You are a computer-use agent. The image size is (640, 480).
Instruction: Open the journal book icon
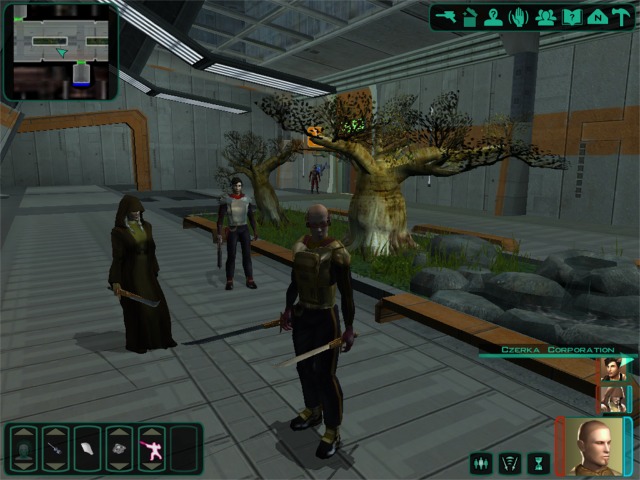[x=572, y=16]
